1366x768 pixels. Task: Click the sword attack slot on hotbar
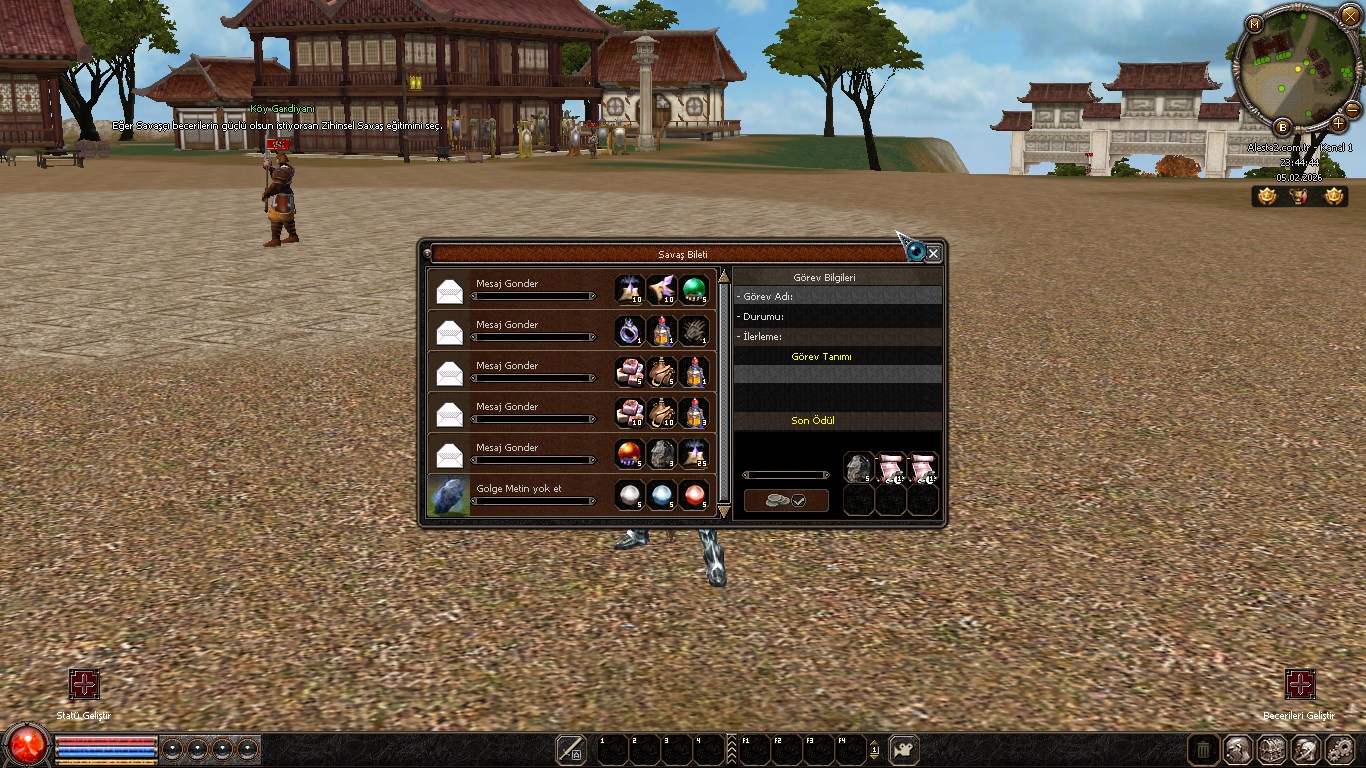pos(571,750)
